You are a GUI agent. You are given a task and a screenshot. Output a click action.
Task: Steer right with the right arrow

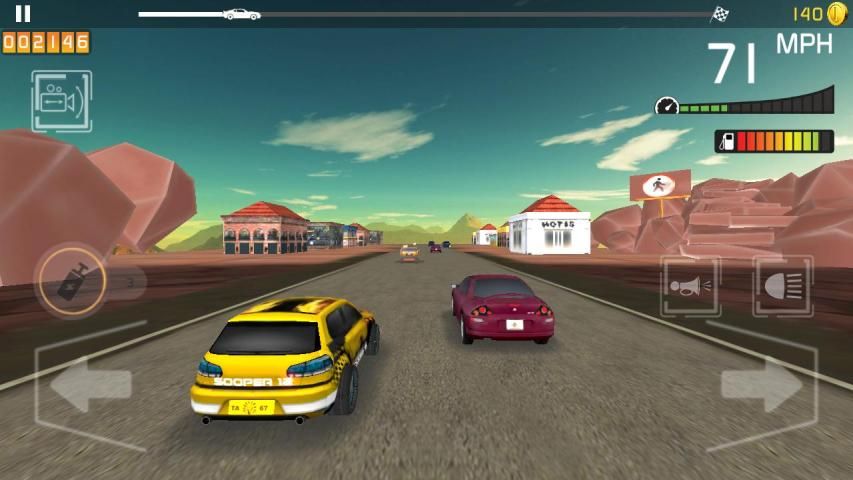762,385
